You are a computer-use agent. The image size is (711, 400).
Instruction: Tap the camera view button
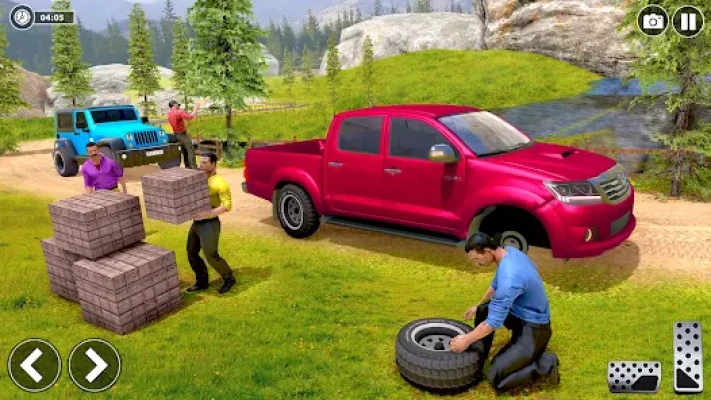pos(653,21)
